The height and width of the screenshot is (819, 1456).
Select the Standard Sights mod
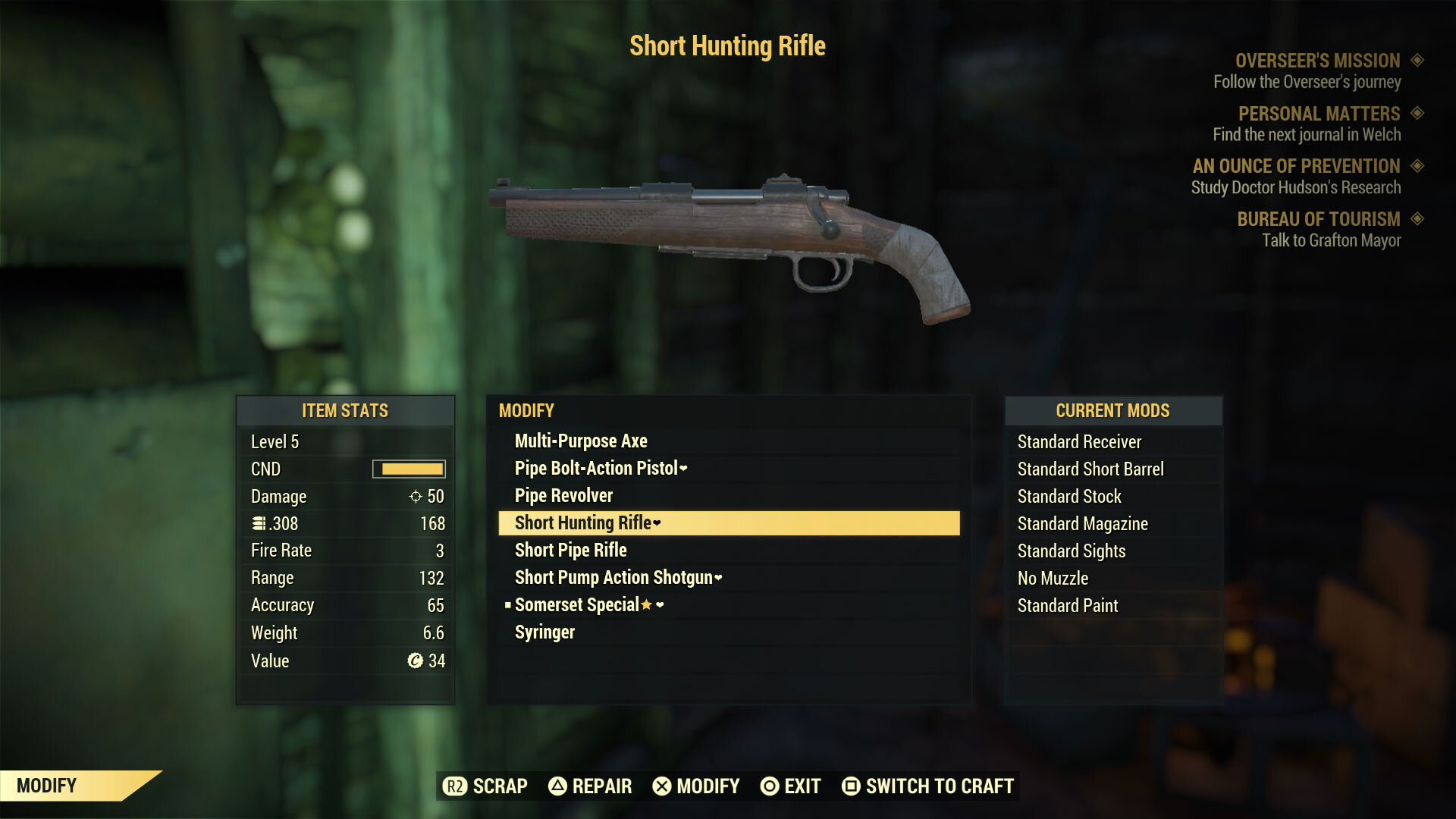pyautogui.click(x=1072, y=551)
